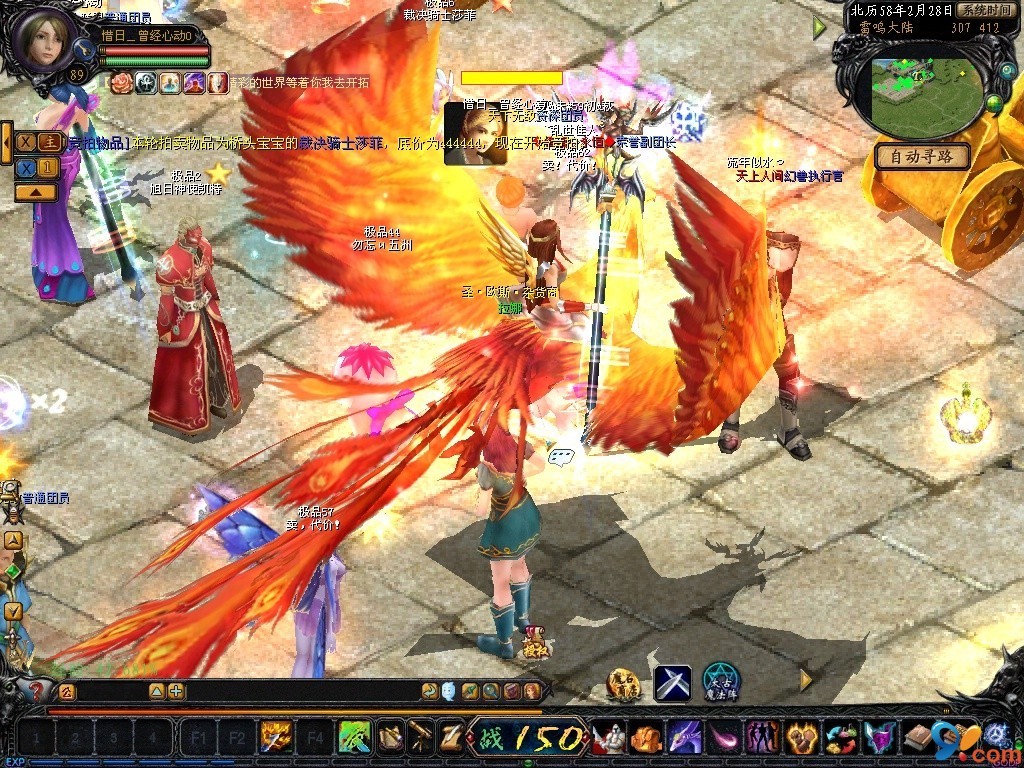Viewport: 1024px width, 768px height.
Task: Click the 自动寻路 auto-pathfinding button
Action: tap(922, 157)
